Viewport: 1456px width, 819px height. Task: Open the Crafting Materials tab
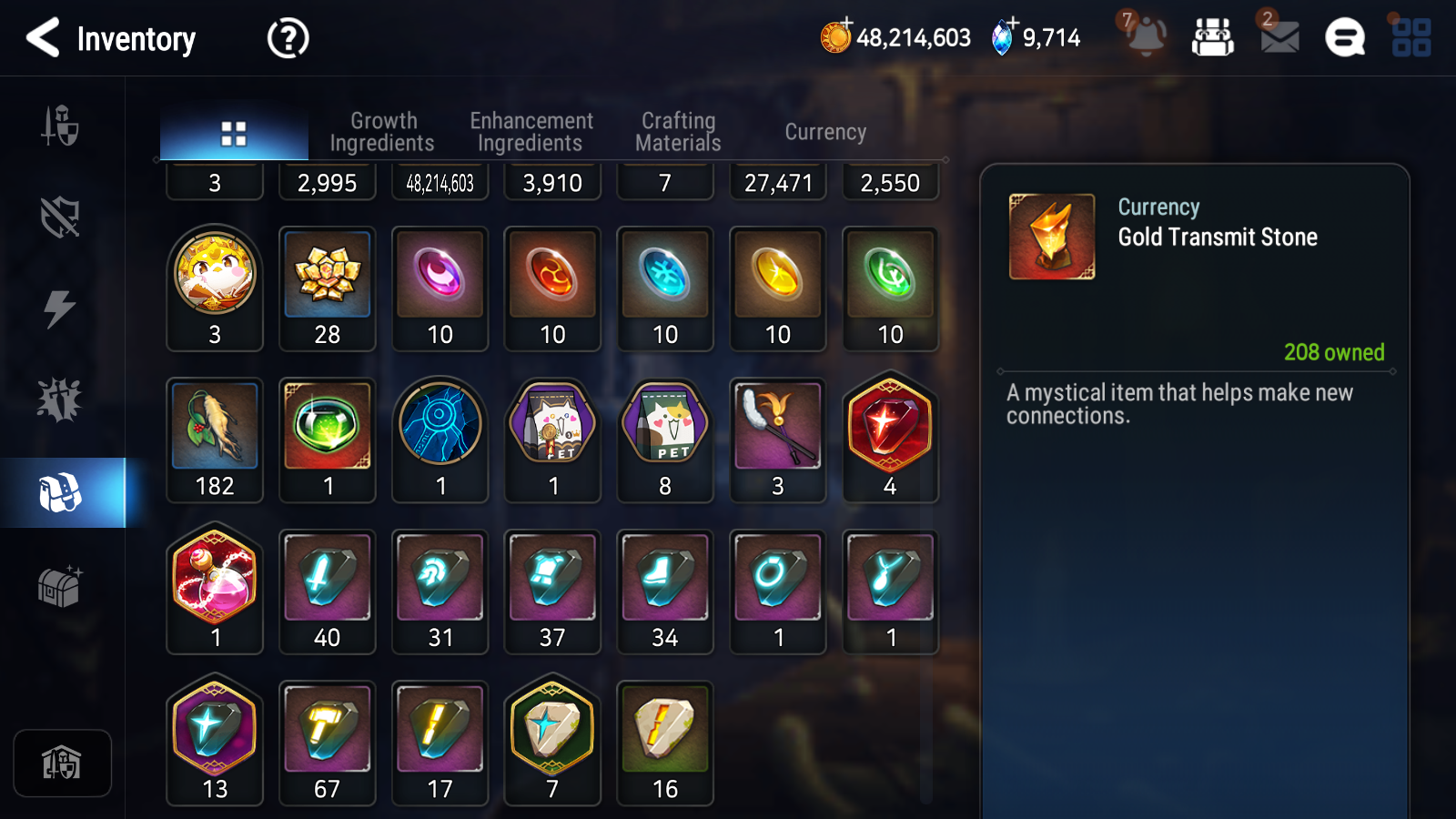point(679,131)
